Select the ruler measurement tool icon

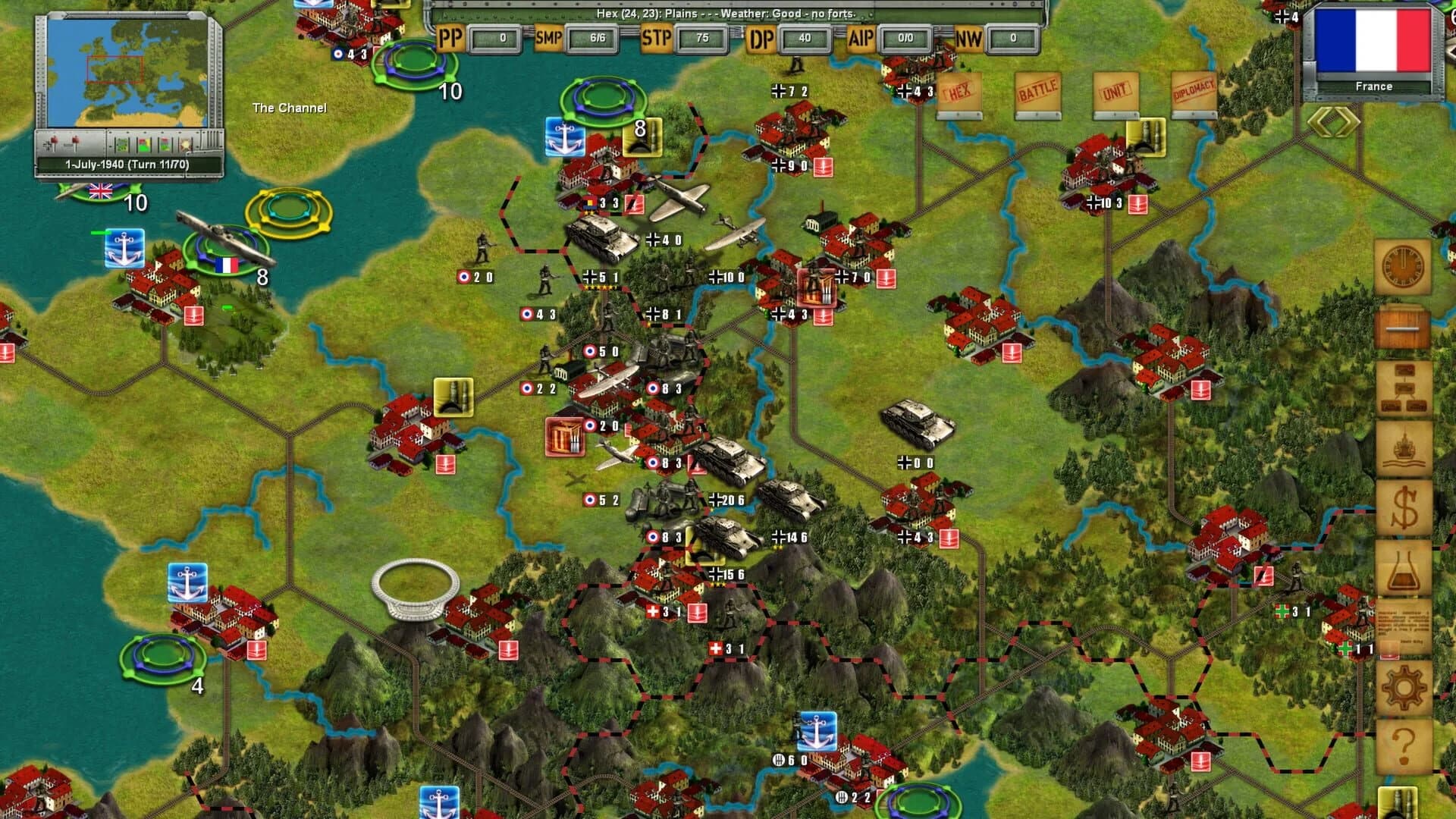pos(1404,328)
